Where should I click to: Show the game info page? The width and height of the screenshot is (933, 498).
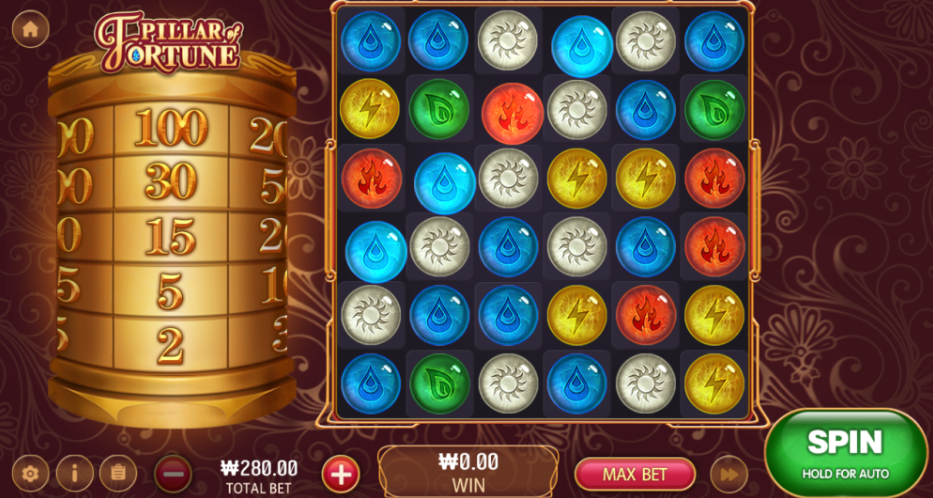click(74, 473)
